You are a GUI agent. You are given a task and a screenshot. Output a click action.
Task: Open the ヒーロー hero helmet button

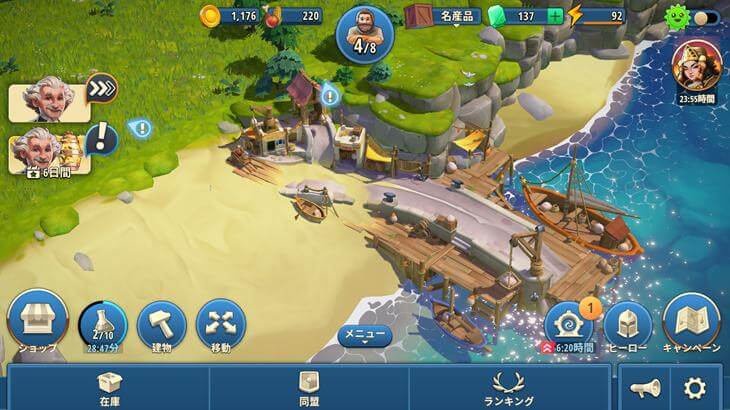(x=628, y=324)
